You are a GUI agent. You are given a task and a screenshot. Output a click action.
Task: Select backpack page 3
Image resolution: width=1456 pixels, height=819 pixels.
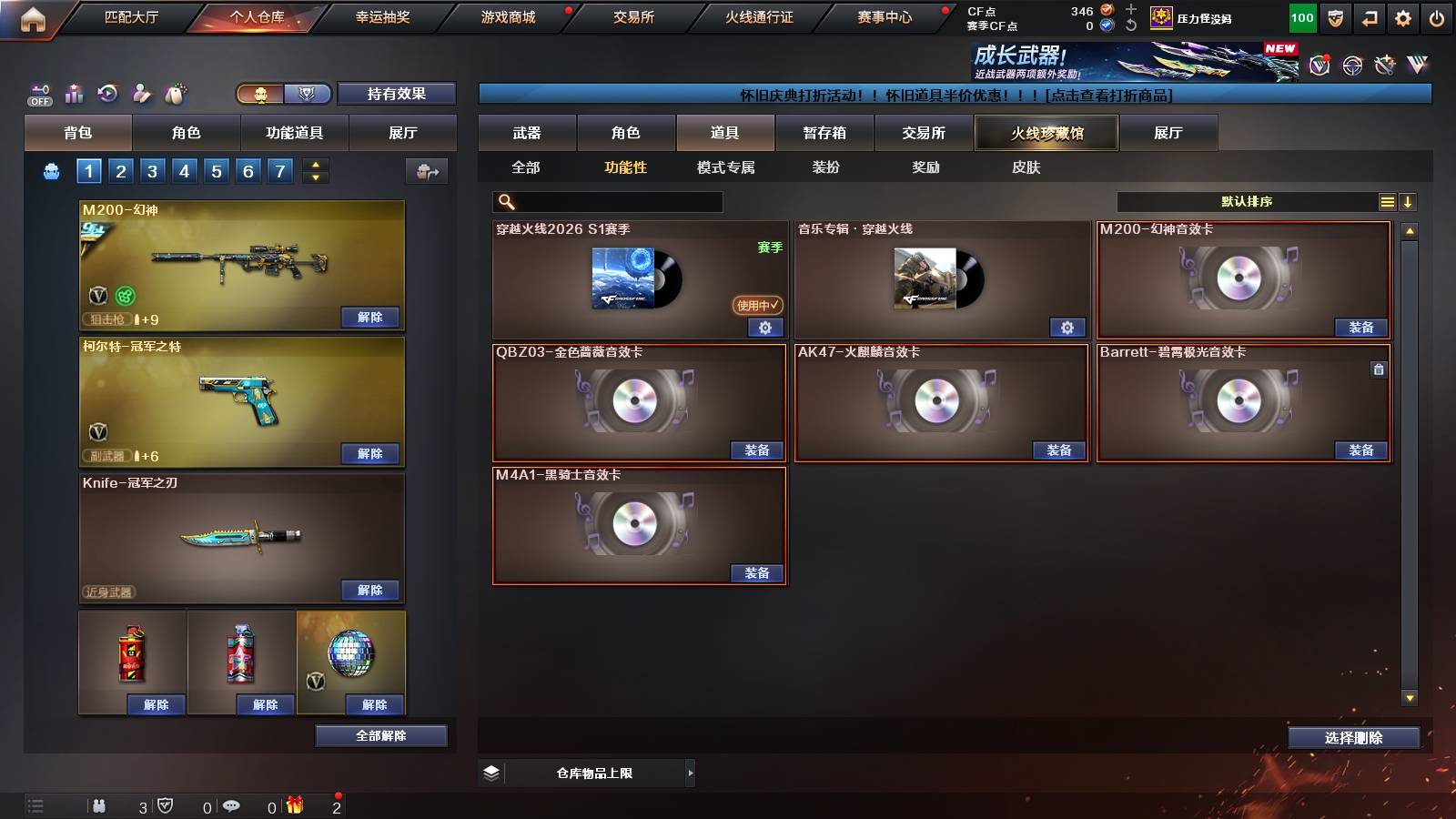pyautogui.click(x=151, y=170)
